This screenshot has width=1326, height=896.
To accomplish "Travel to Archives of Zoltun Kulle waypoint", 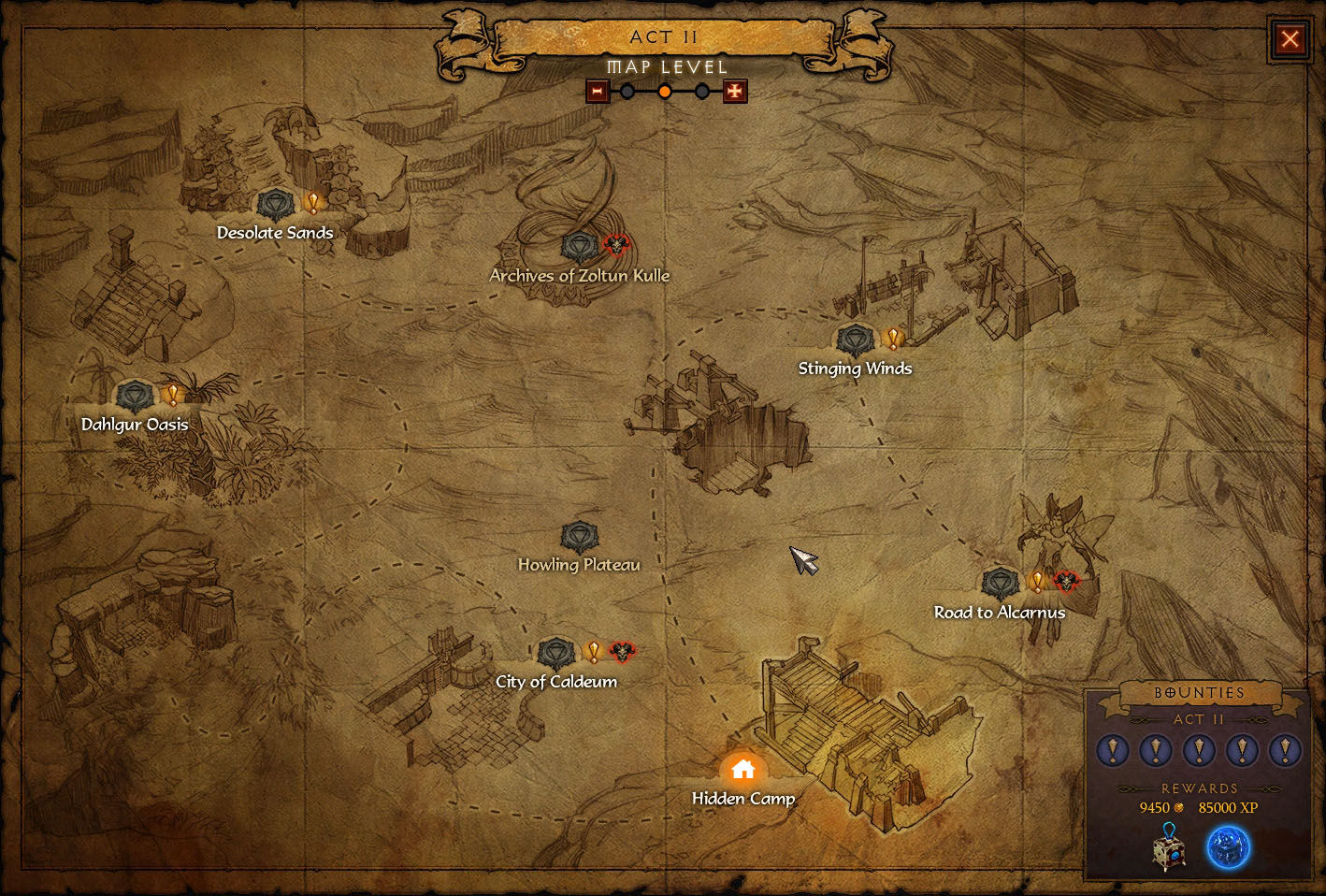I will coord(579,247).
